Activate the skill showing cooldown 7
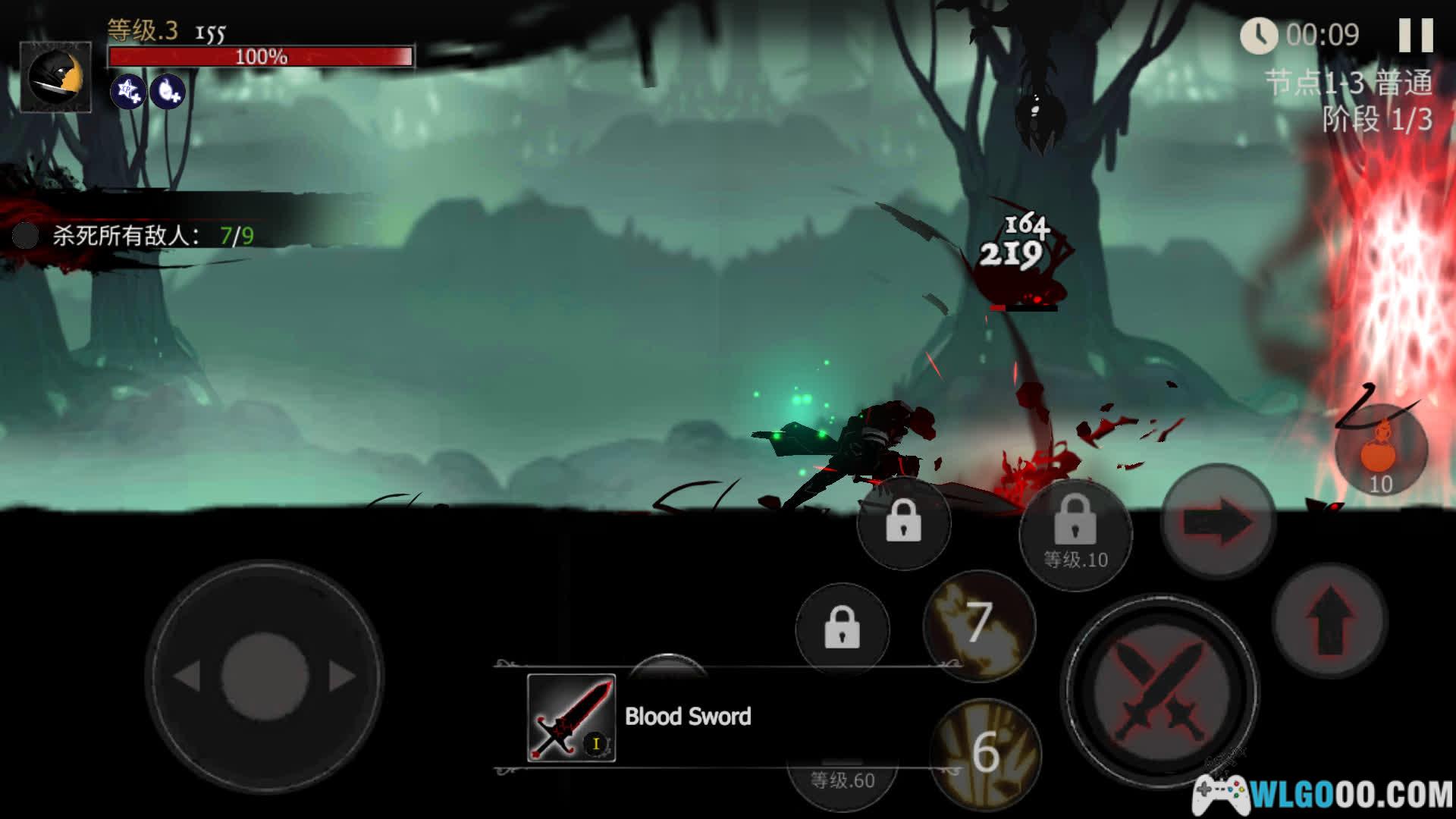This screenshot has width=1456, height=819. click(x=979, y=623)
